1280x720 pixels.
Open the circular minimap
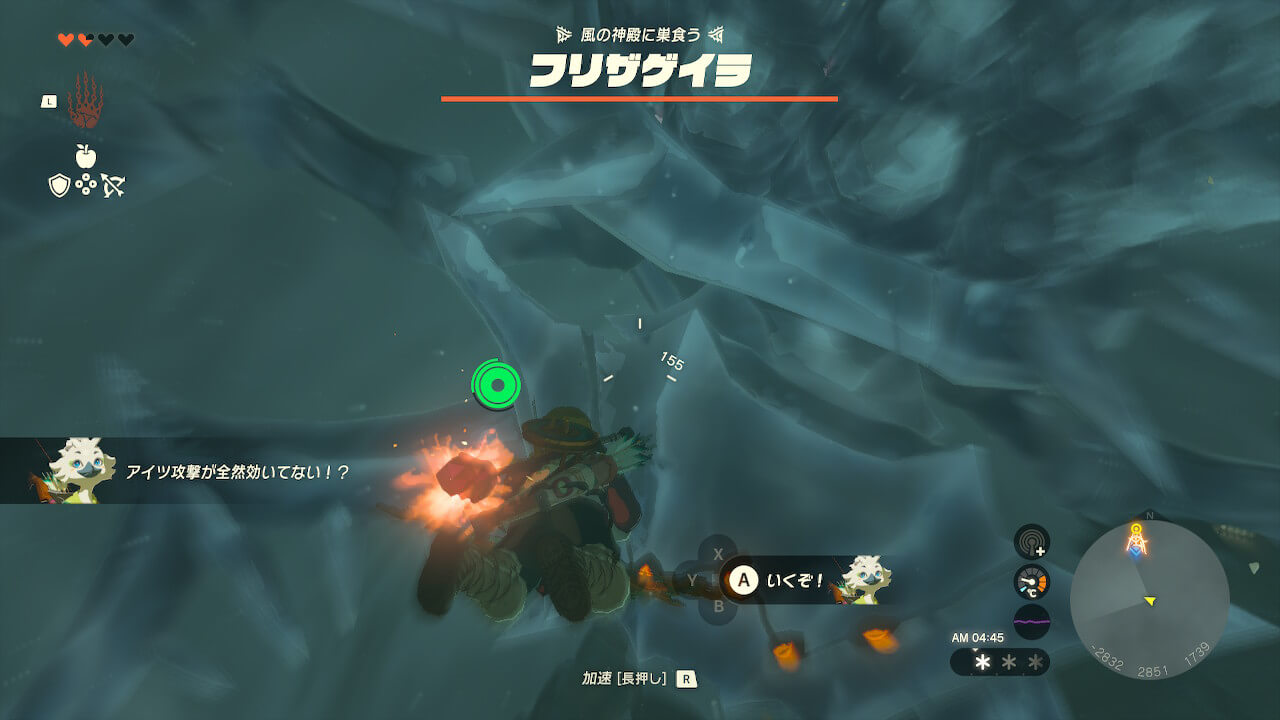pos(1149,599)
